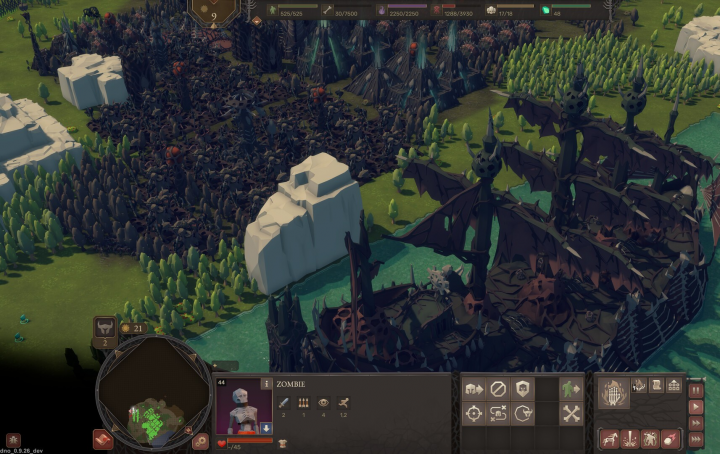This screenshot has height=454, width=720.
Task: Choose the shield hold-position command
Action: tap(521, 388)
